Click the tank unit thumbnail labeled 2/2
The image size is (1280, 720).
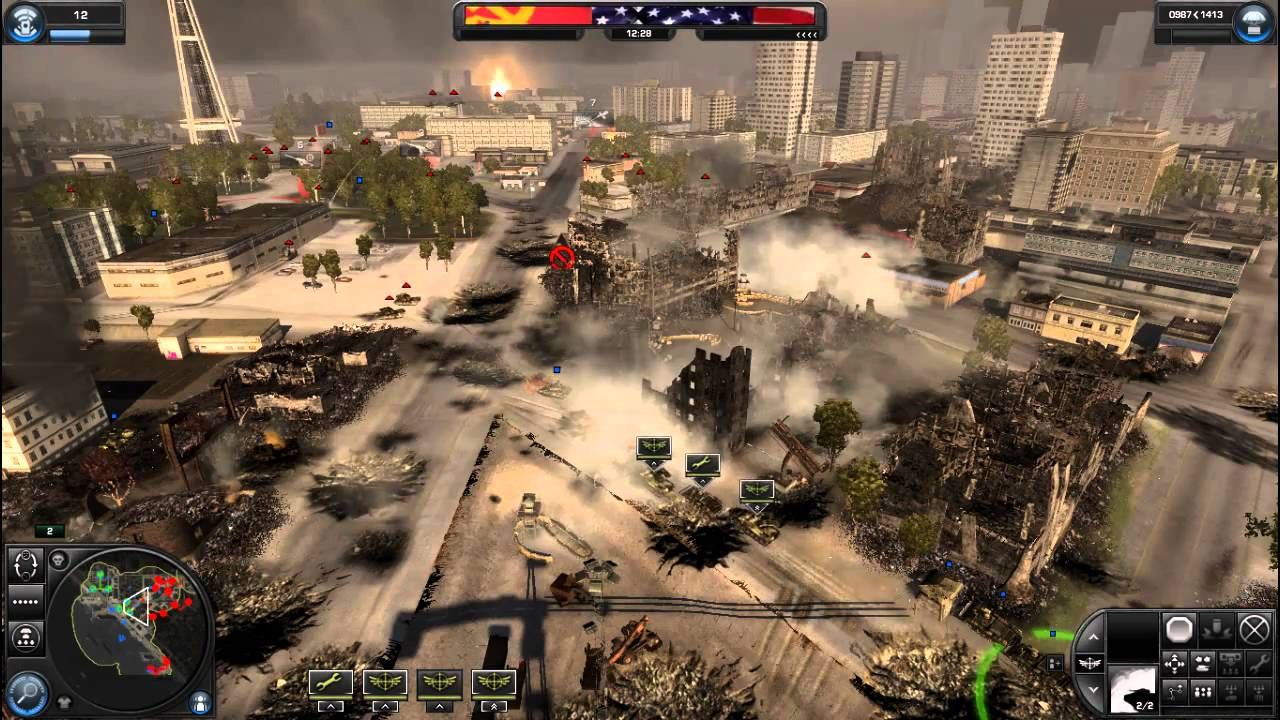point(1133,690)
